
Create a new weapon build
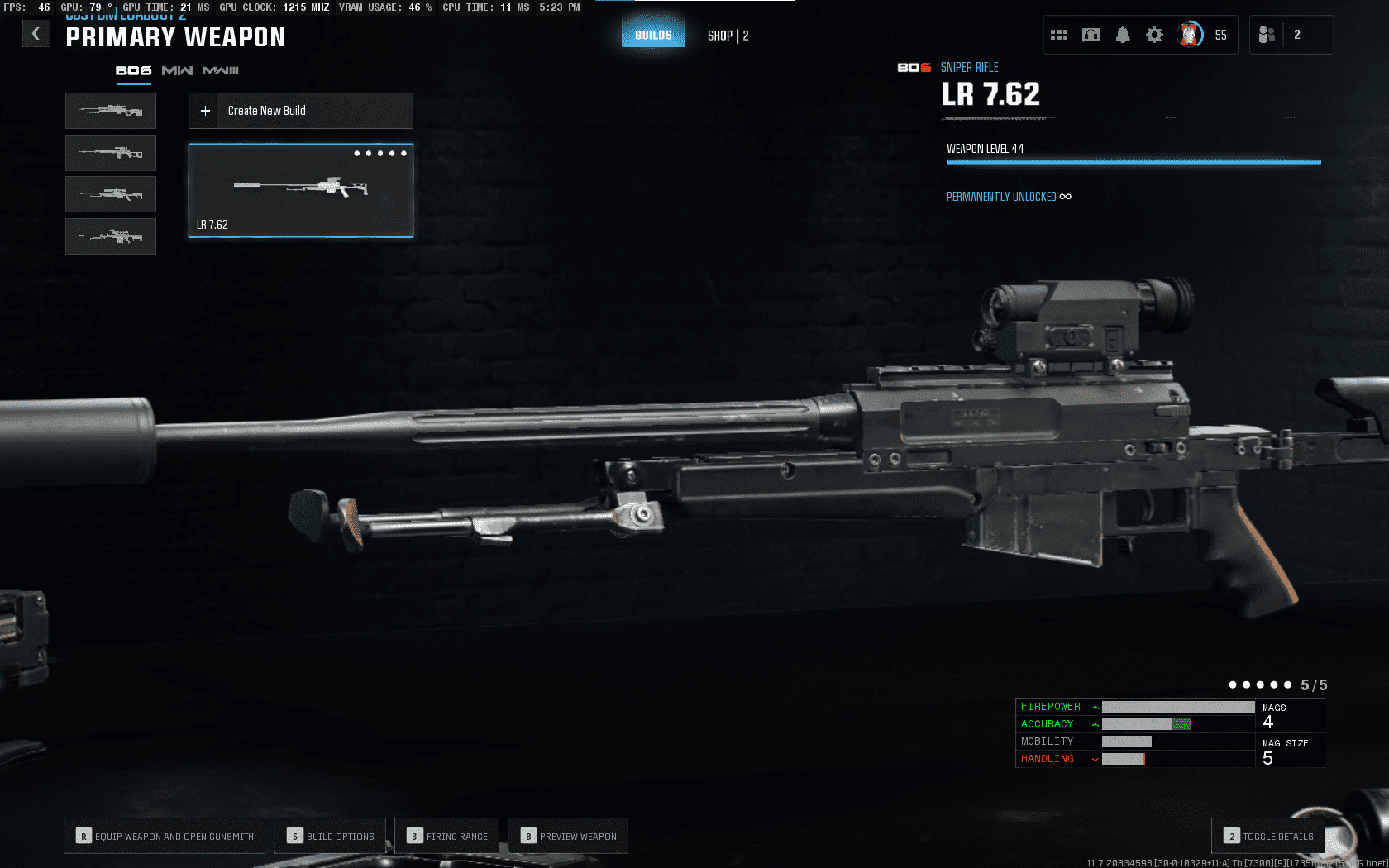click(x=301, y=111)
